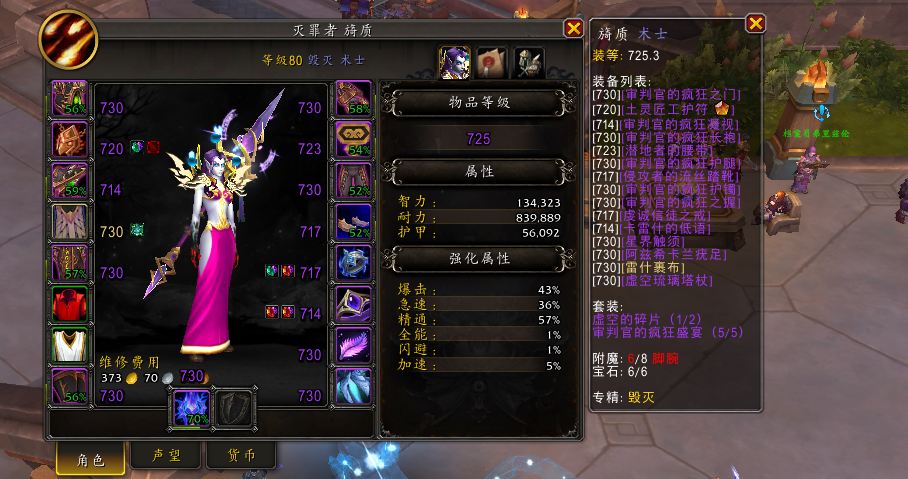Close the equipment list side panel
Screen dimensions: 908x479
756,23
